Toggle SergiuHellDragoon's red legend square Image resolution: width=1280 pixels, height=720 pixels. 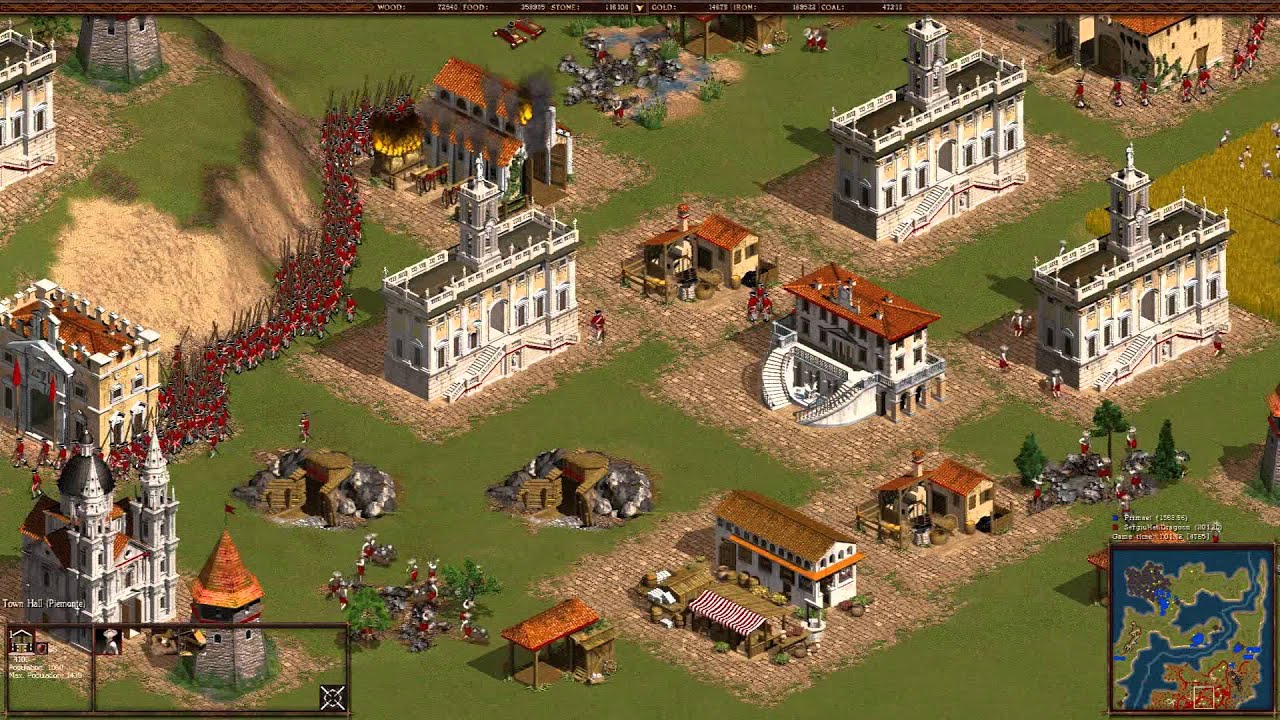[1115, 527]
